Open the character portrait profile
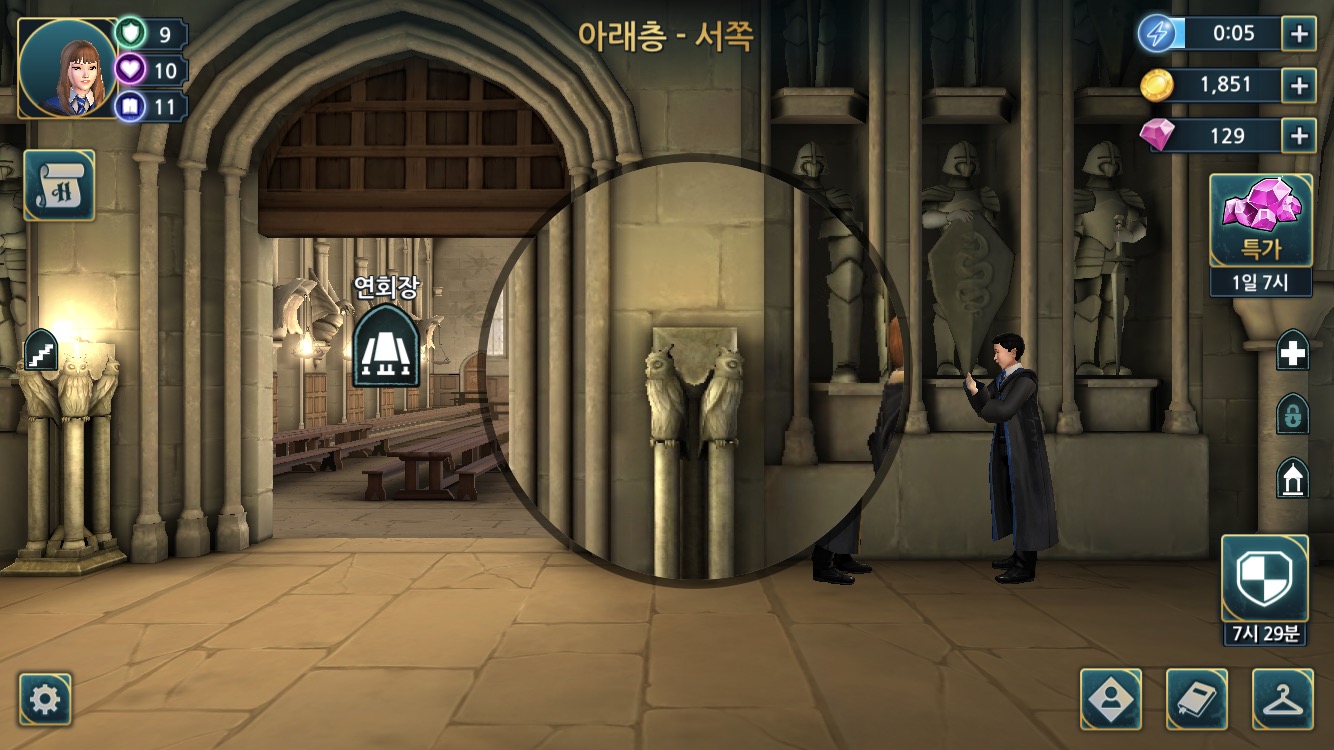The height and width of the screenshot is (750, 1334). coord(68,68)
